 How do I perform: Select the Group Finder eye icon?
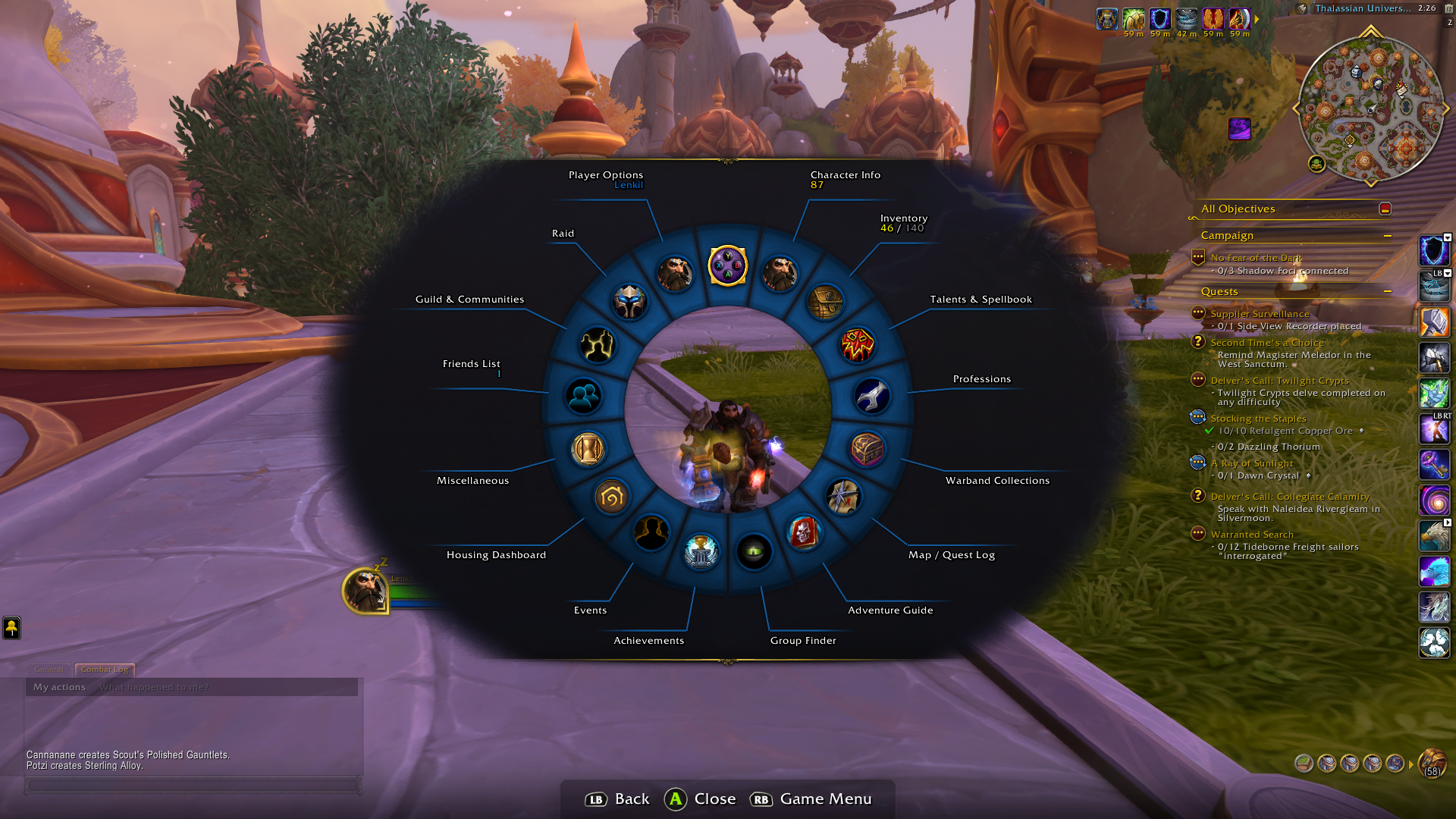[755, 553]
